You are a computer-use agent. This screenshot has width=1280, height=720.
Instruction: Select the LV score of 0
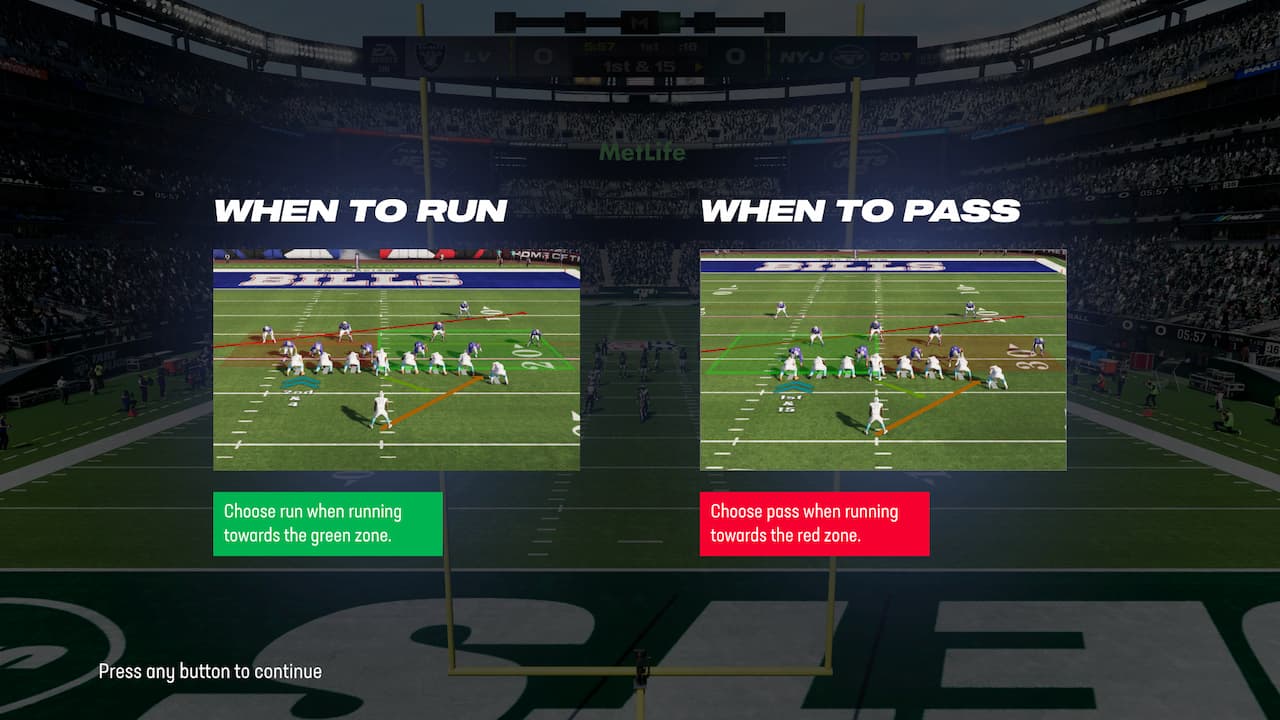[x=544, y=55]
